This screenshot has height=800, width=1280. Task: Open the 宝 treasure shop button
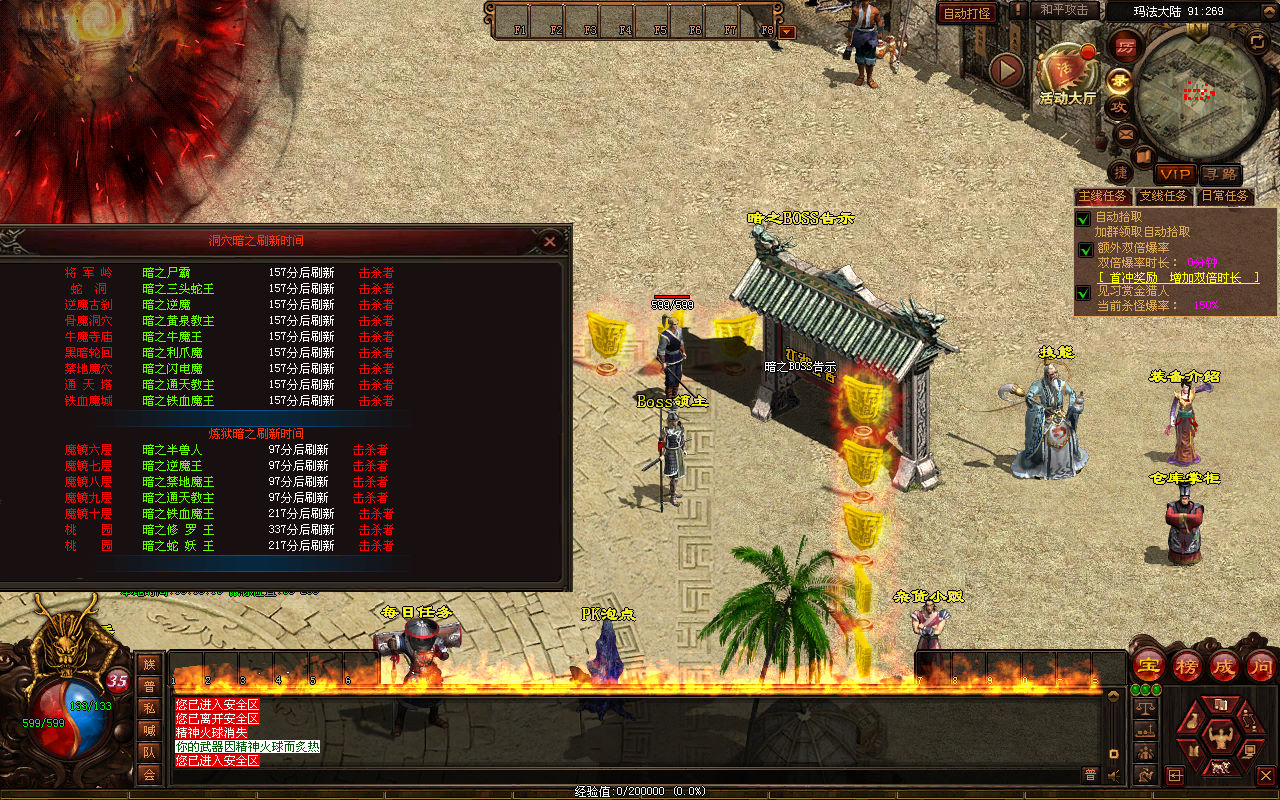click(1148, 665)
